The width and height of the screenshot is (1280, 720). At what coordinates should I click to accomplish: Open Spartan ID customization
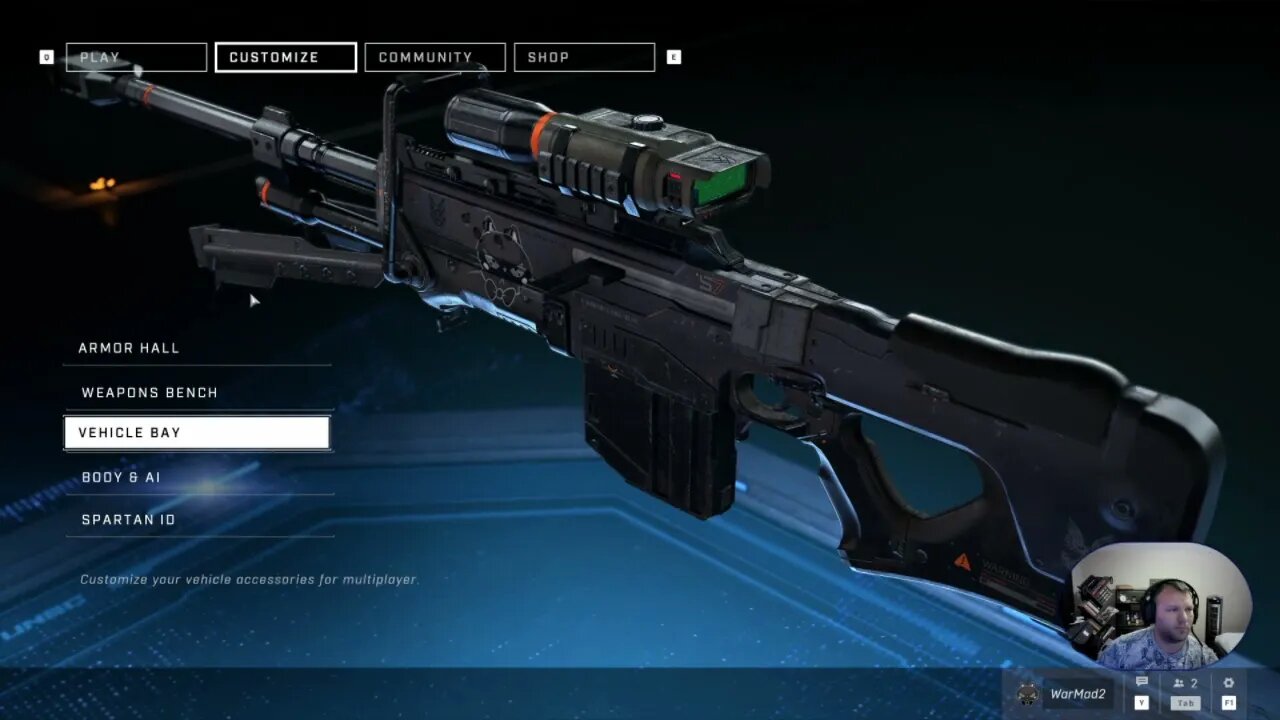(196, 519)
